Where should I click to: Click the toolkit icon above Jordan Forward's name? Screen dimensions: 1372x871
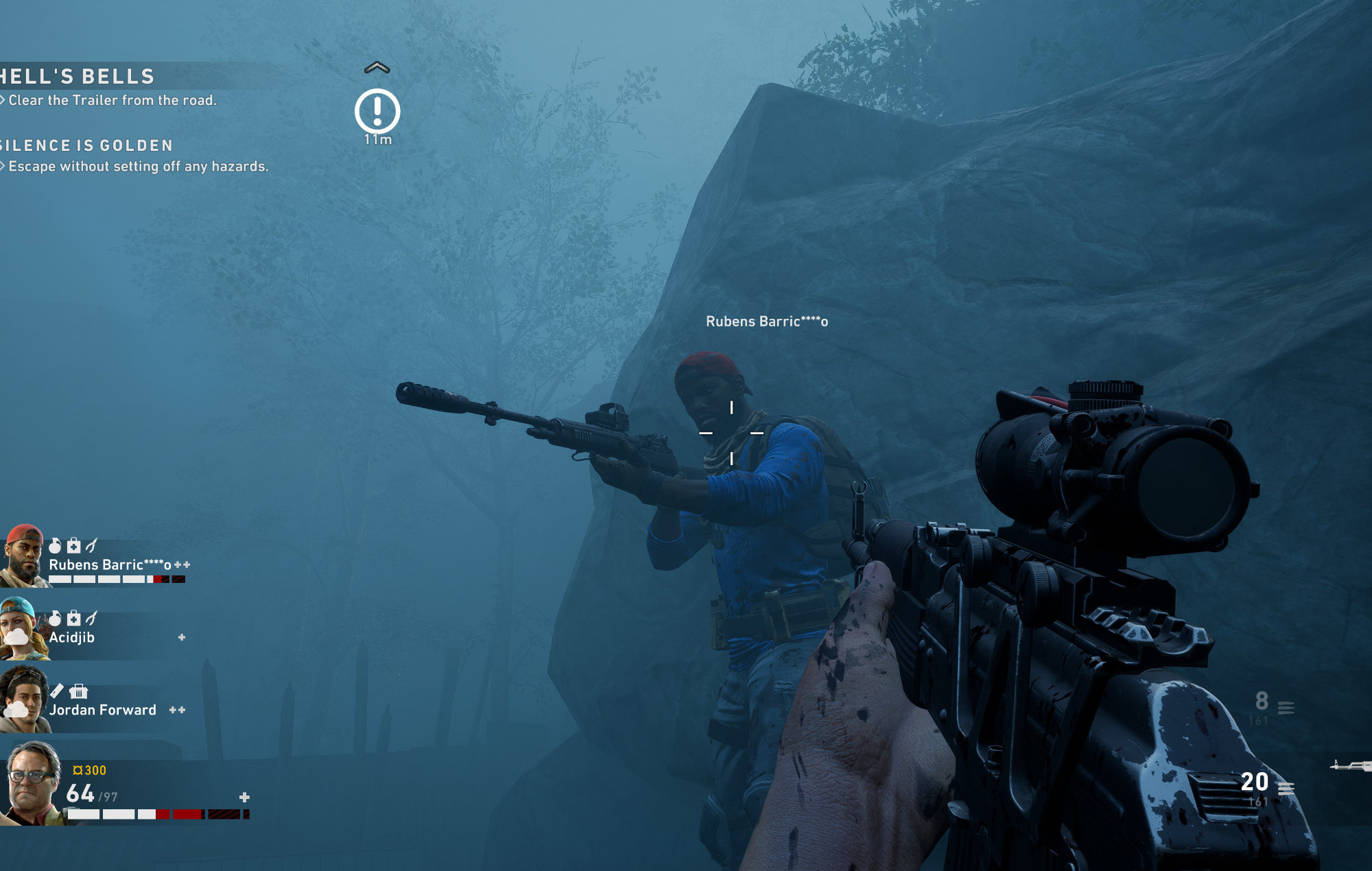pyautogui.click(x=79, y=691)
